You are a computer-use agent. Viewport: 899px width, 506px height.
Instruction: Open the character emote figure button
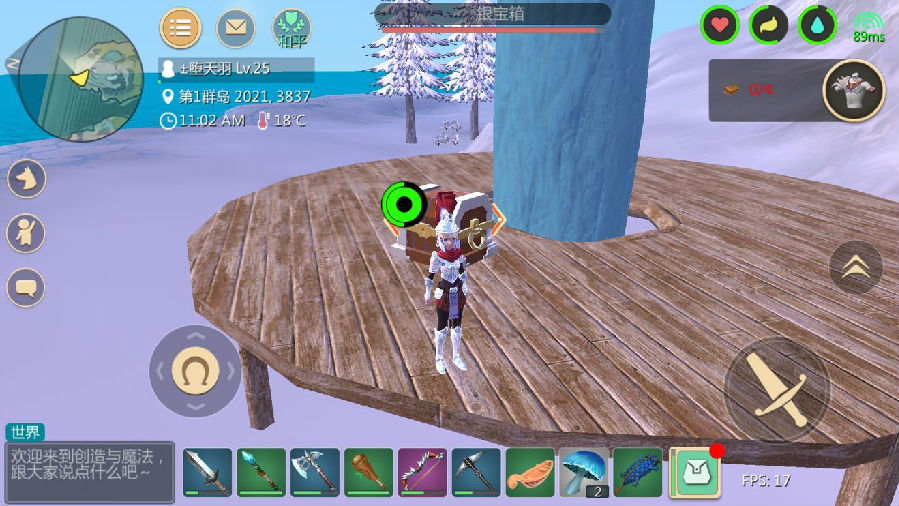27,234
